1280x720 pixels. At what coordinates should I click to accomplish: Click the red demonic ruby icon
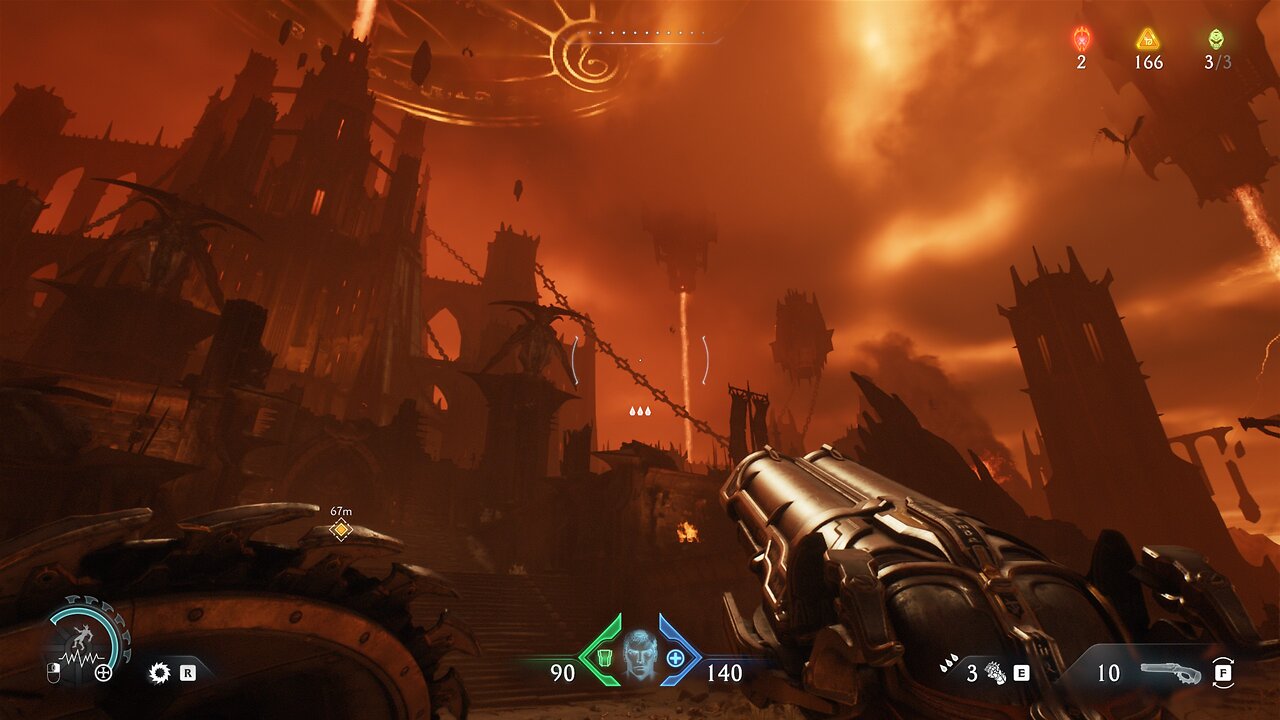tap(1081, 39)
